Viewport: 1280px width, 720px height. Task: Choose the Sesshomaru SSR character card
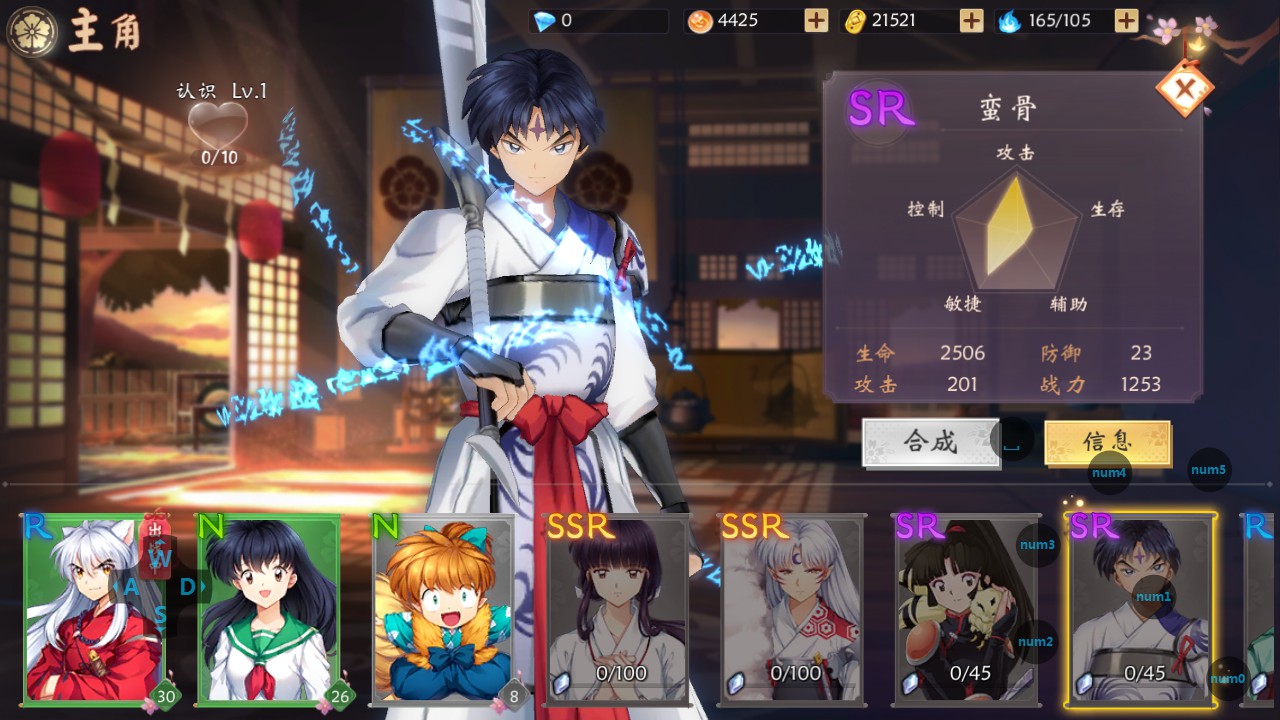coord(792,610)
